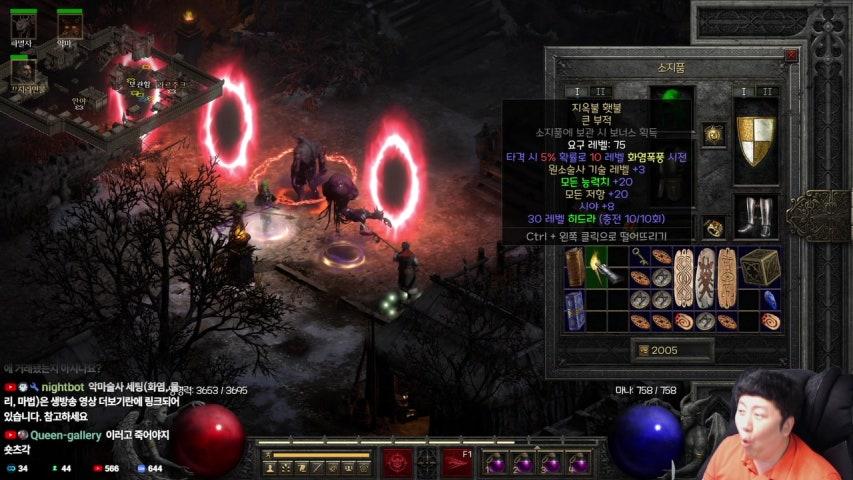This screenshot has height=480, width=853.
Task: Select the torch charm in inventory
Action: click(597, 266)
